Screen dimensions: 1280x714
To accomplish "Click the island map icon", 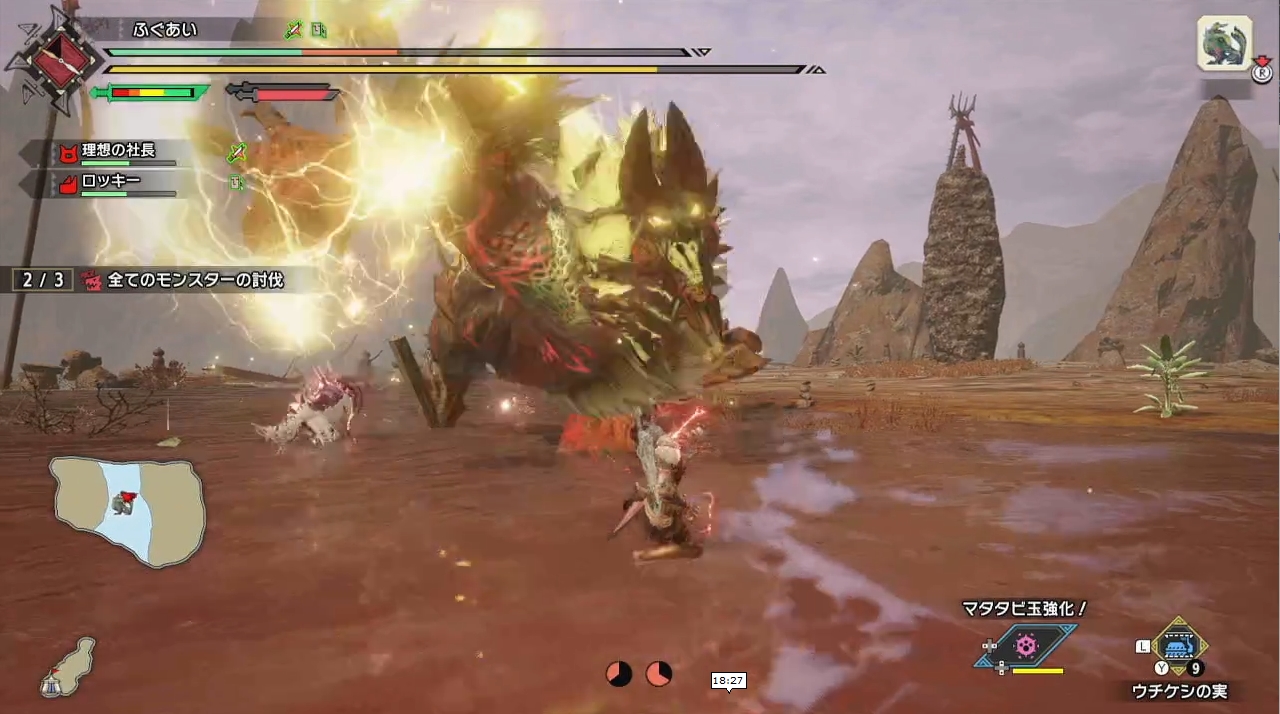I will coord(68,667).
